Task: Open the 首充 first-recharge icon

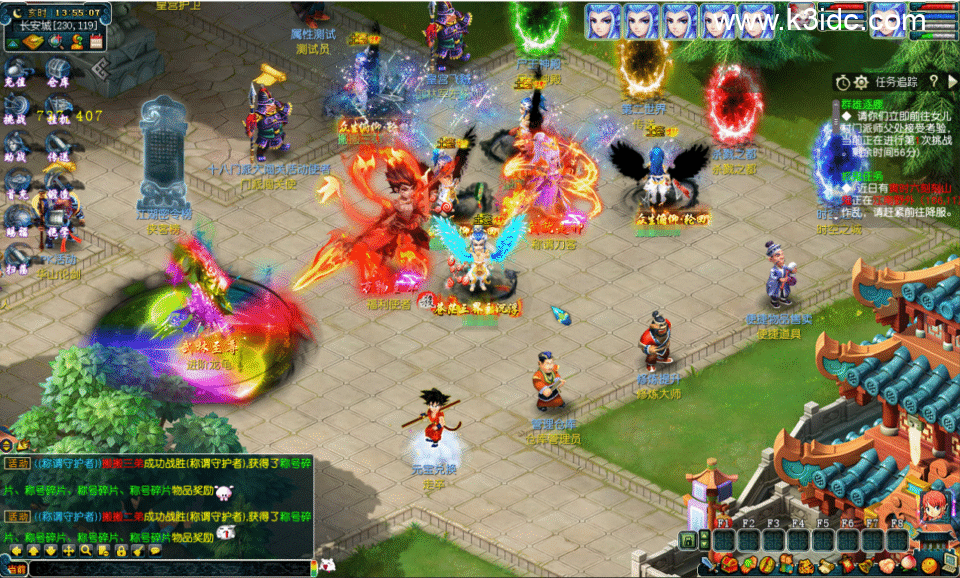Action: coord(15,188)
